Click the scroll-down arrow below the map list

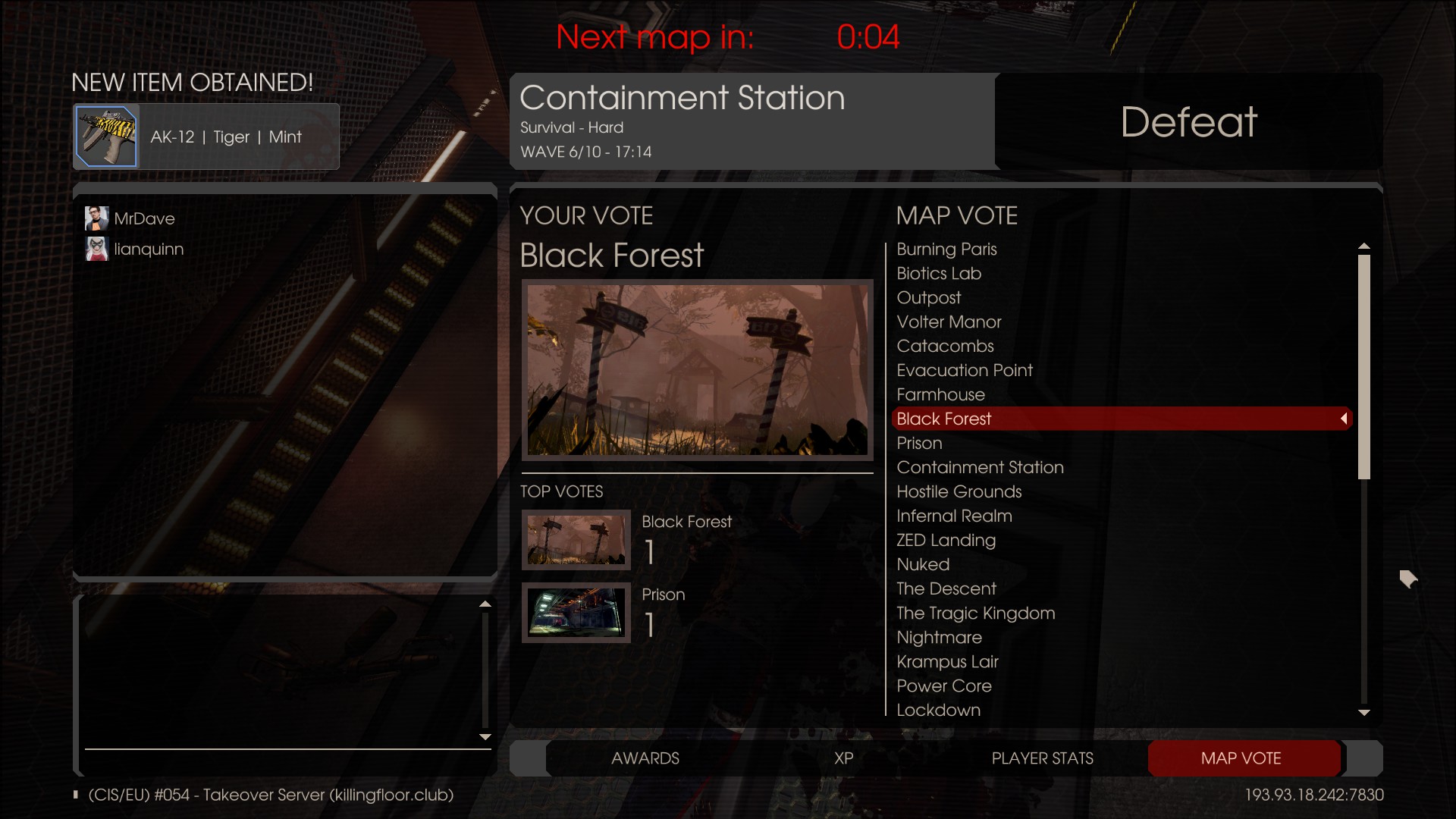click(1365, 713)
